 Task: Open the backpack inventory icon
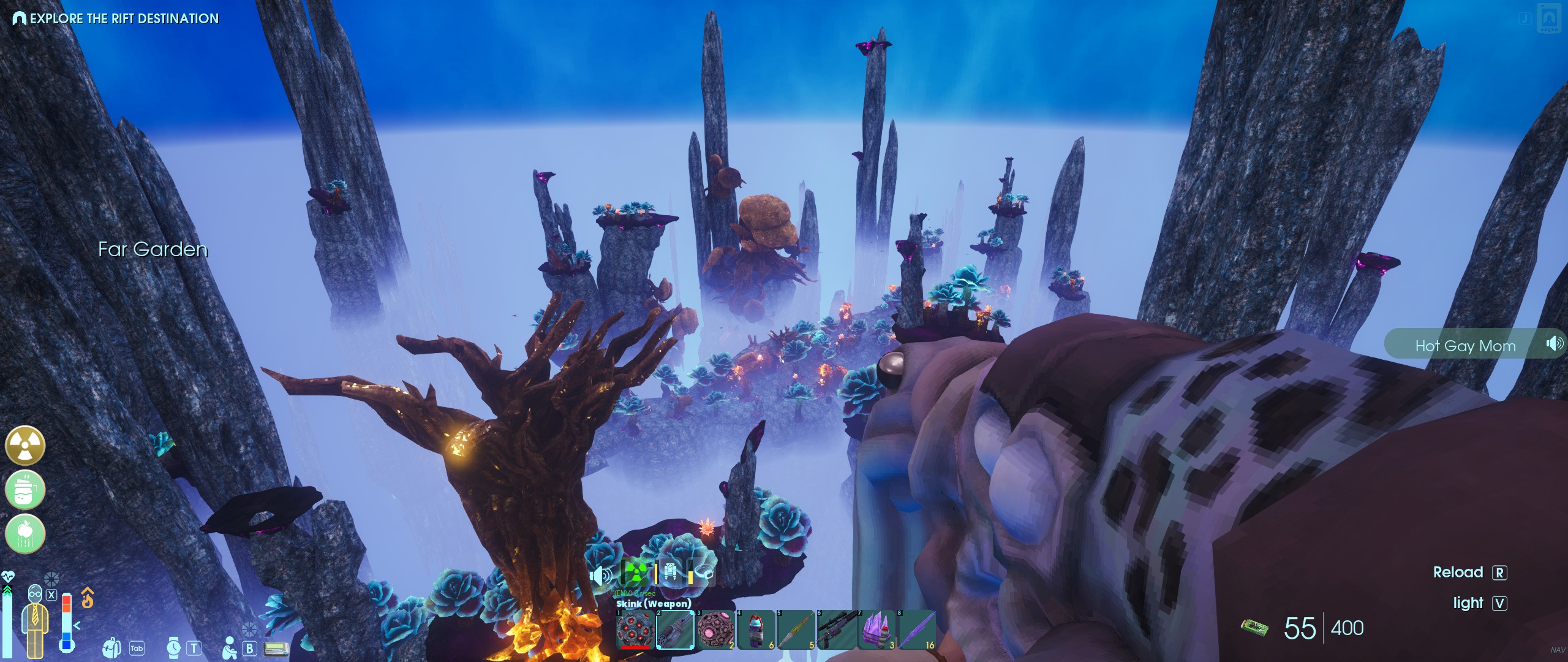tap(111, 647)
